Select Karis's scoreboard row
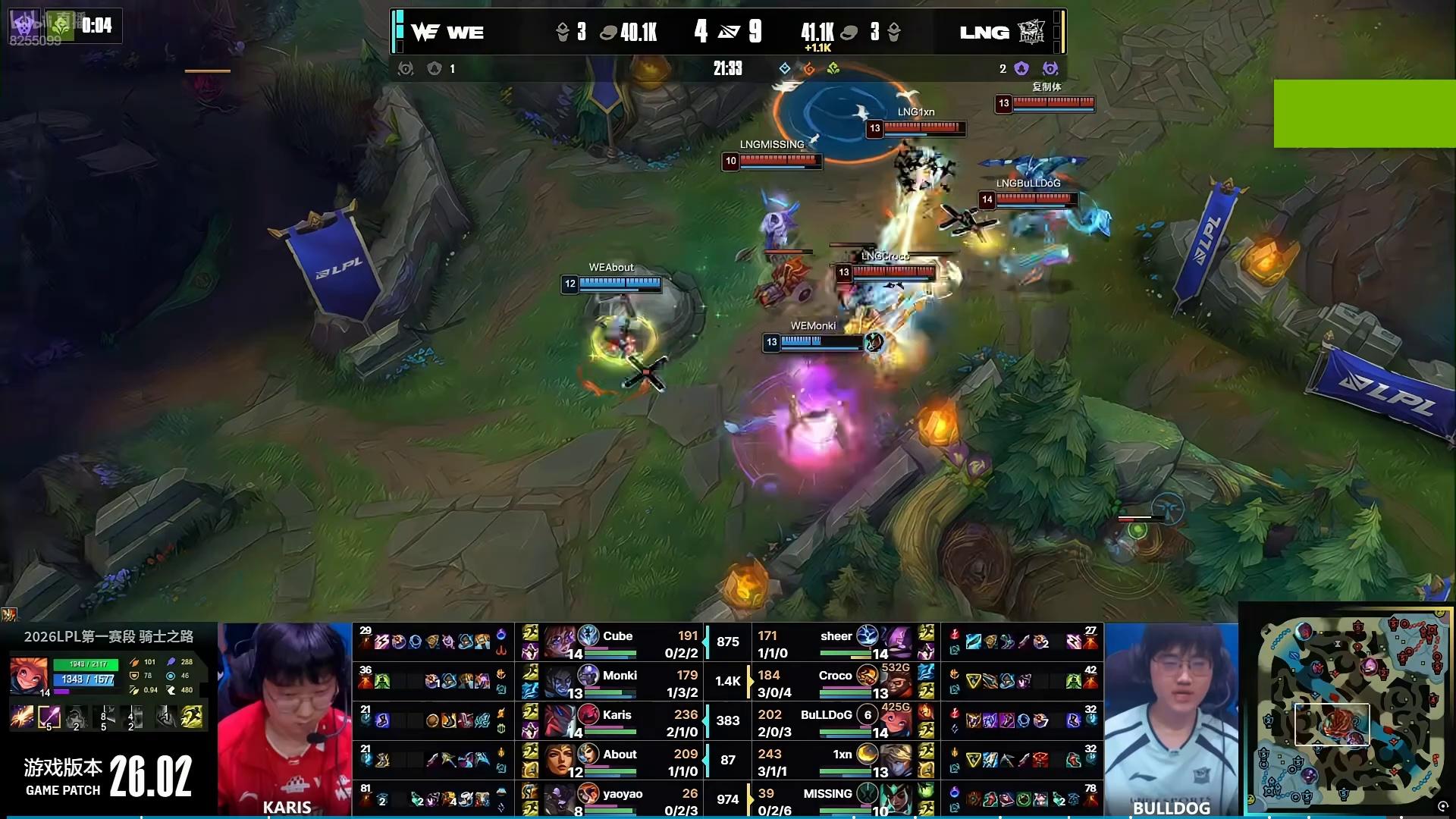 [x=618, y=721]
